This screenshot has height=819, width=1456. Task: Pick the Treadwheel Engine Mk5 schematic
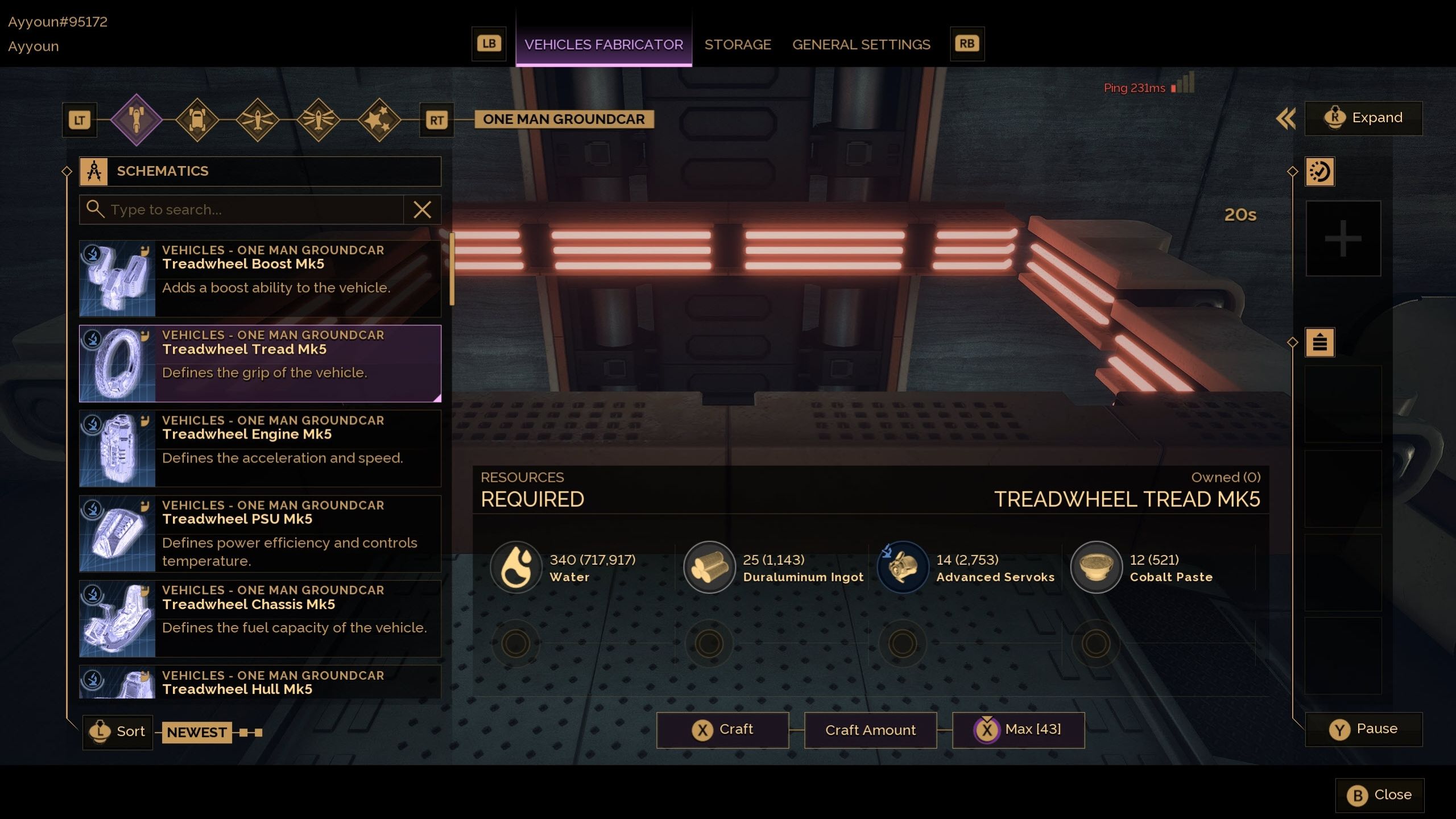click(260, 448)
